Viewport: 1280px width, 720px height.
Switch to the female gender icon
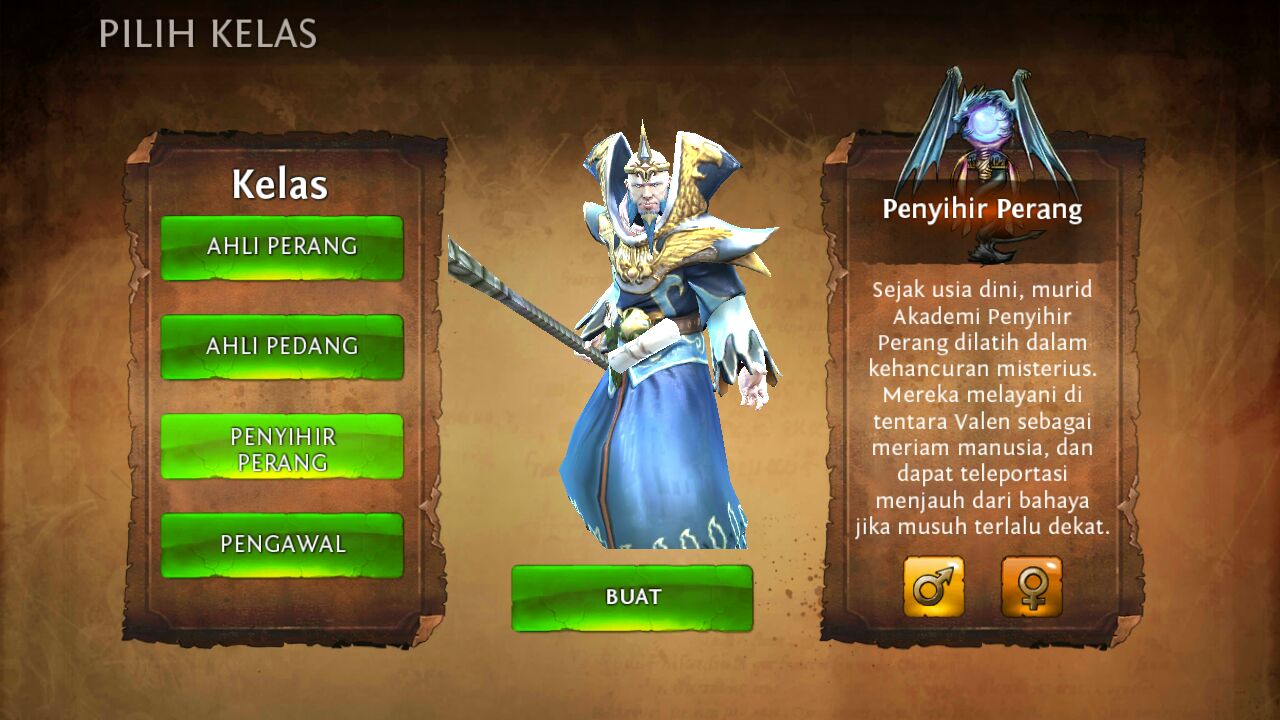pyautogui.click(x=1031, y=587)
